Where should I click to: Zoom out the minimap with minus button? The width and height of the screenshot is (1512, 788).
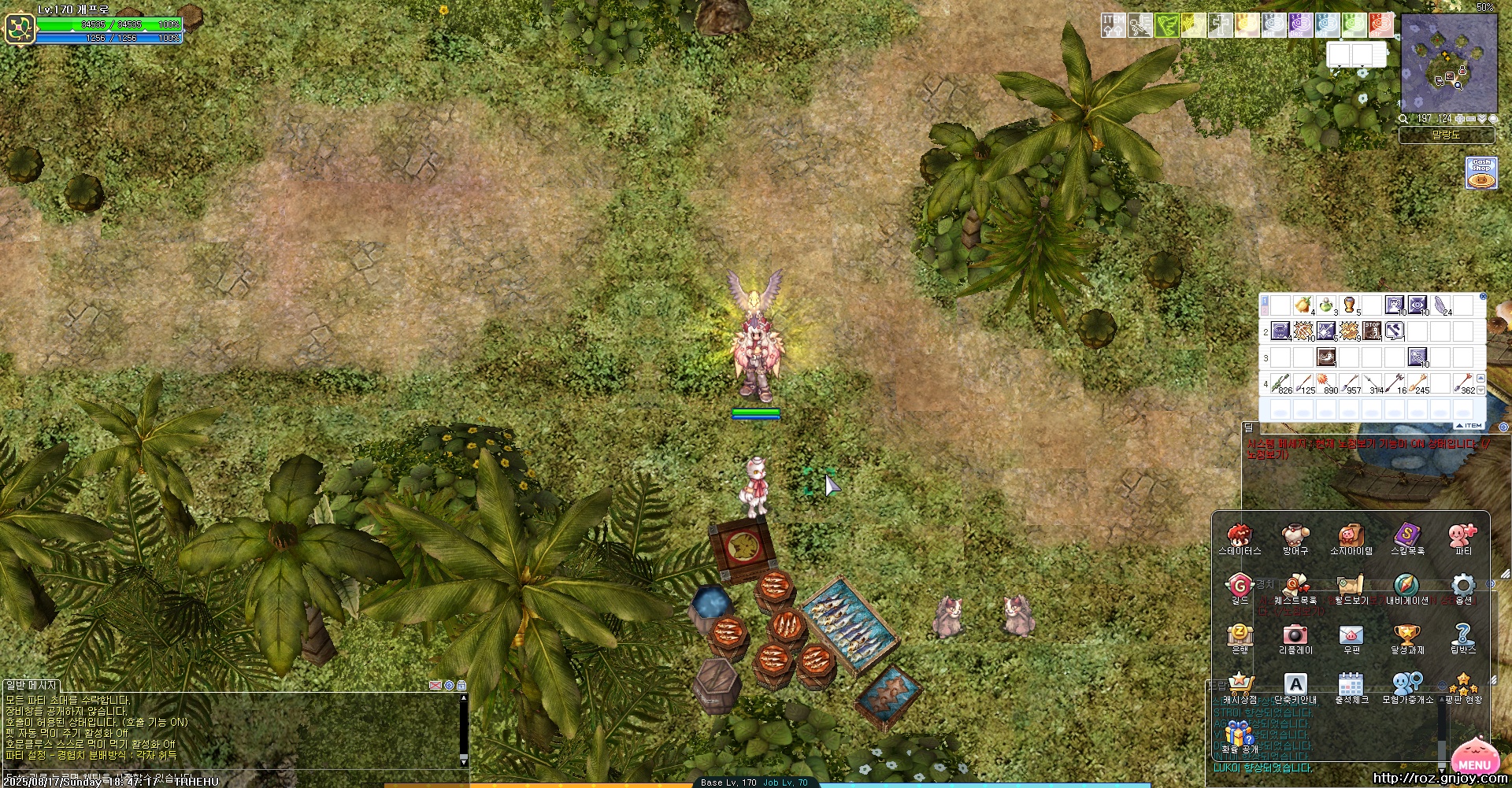[1470, 119]
